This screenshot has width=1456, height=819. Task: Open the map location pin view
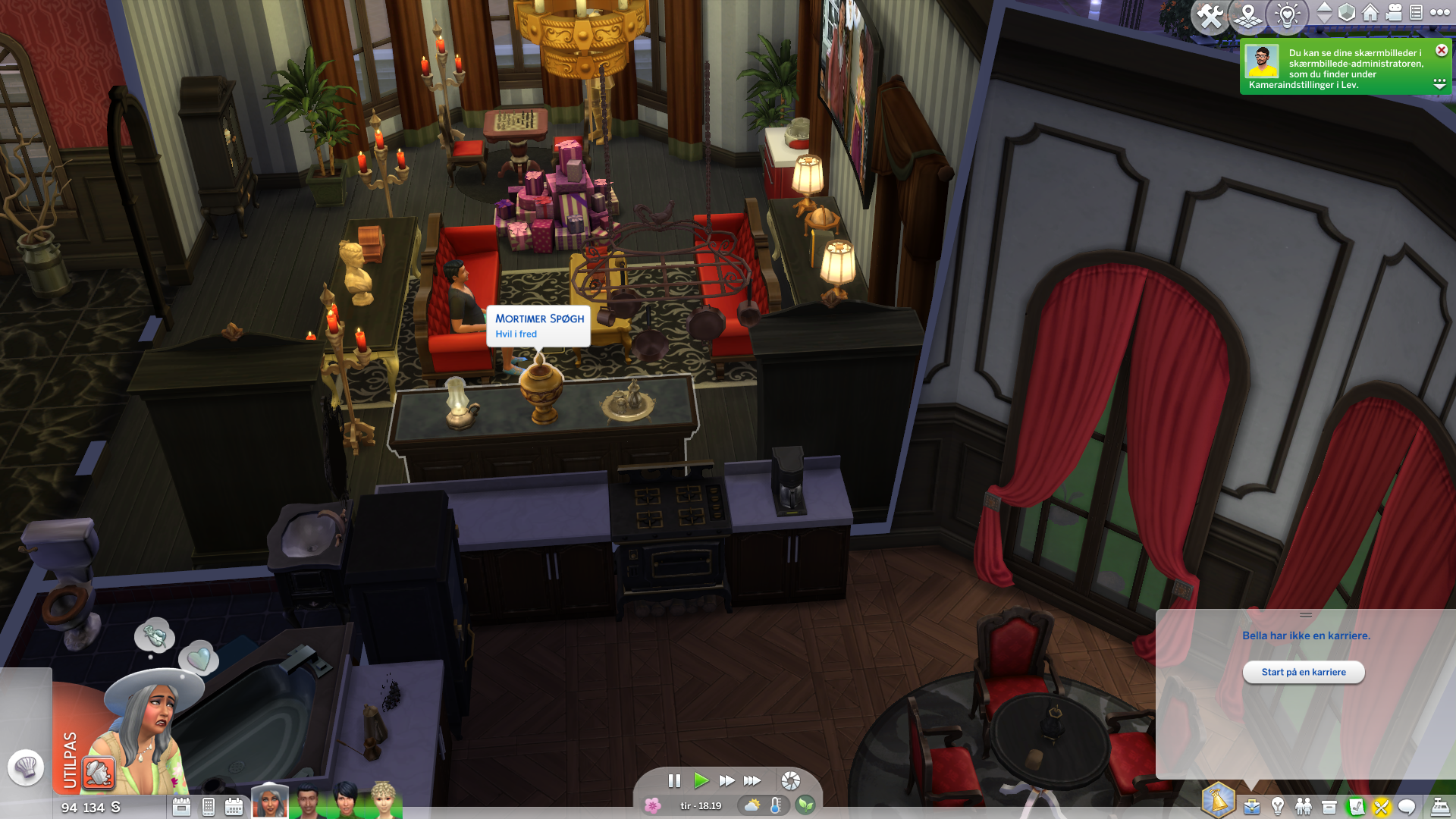(1248, 16)
